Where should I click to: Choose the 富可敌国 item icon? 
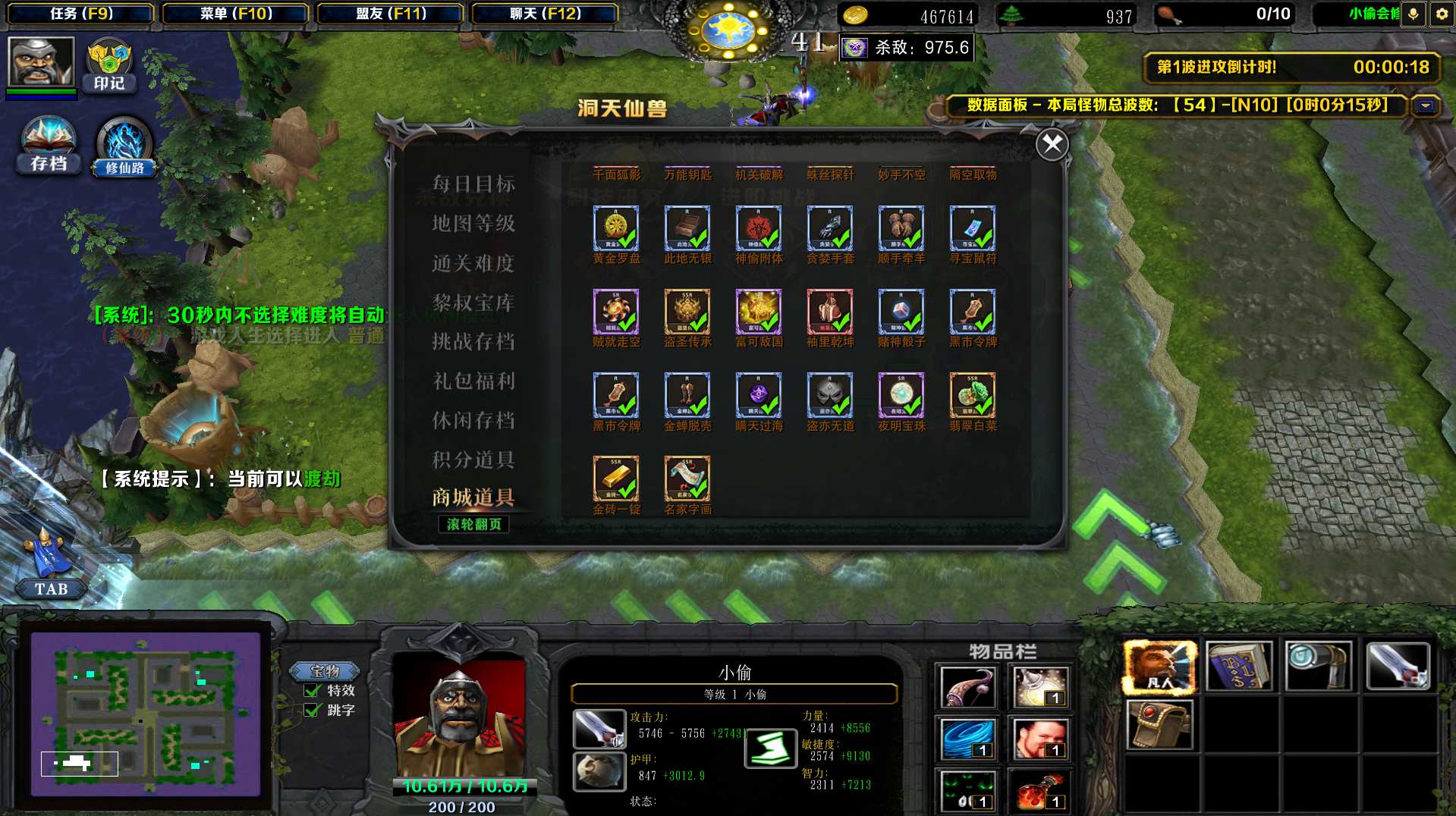tap(758, 312)
